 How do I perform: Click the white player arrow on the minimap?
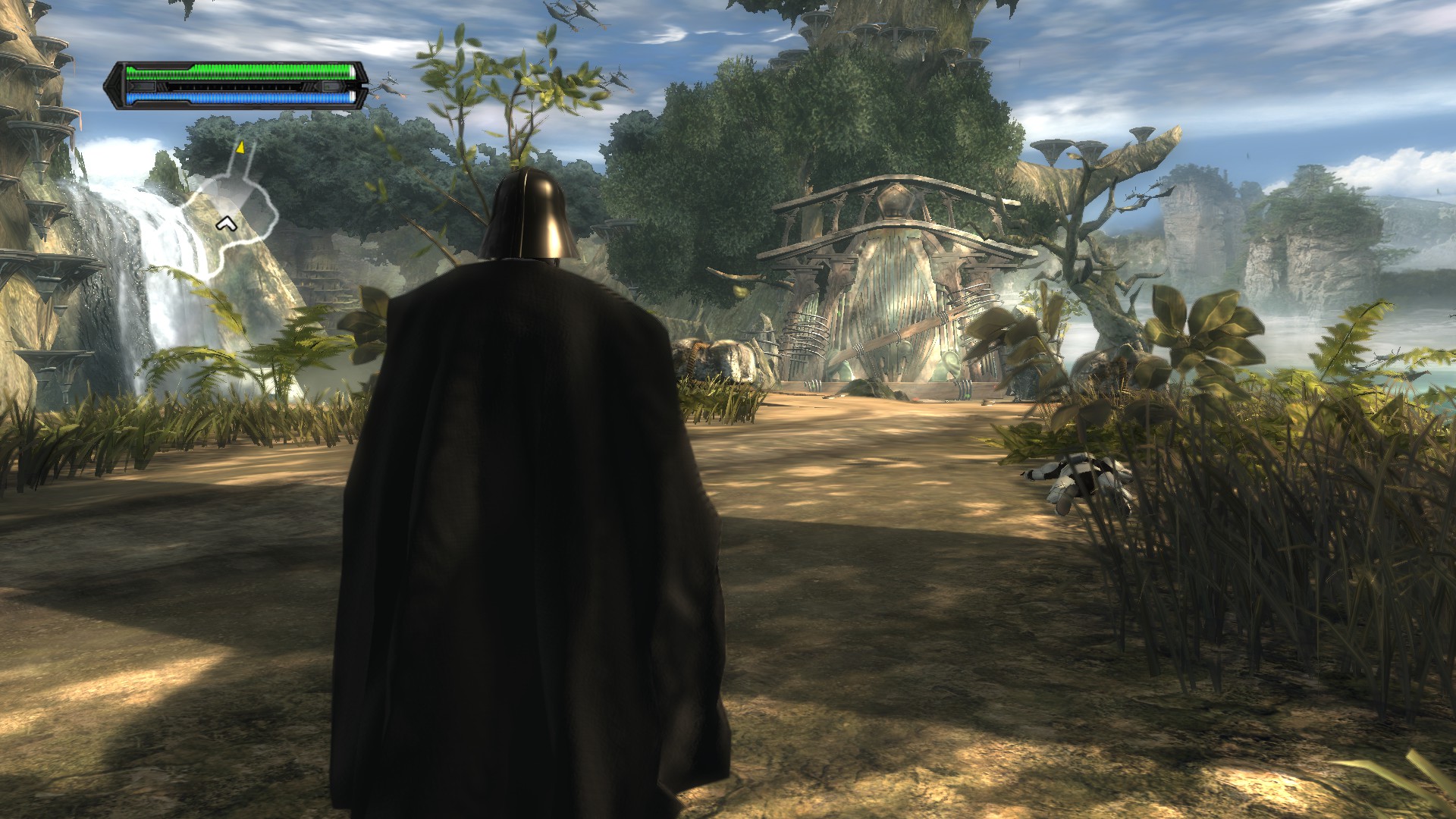[x=227, y=224]
